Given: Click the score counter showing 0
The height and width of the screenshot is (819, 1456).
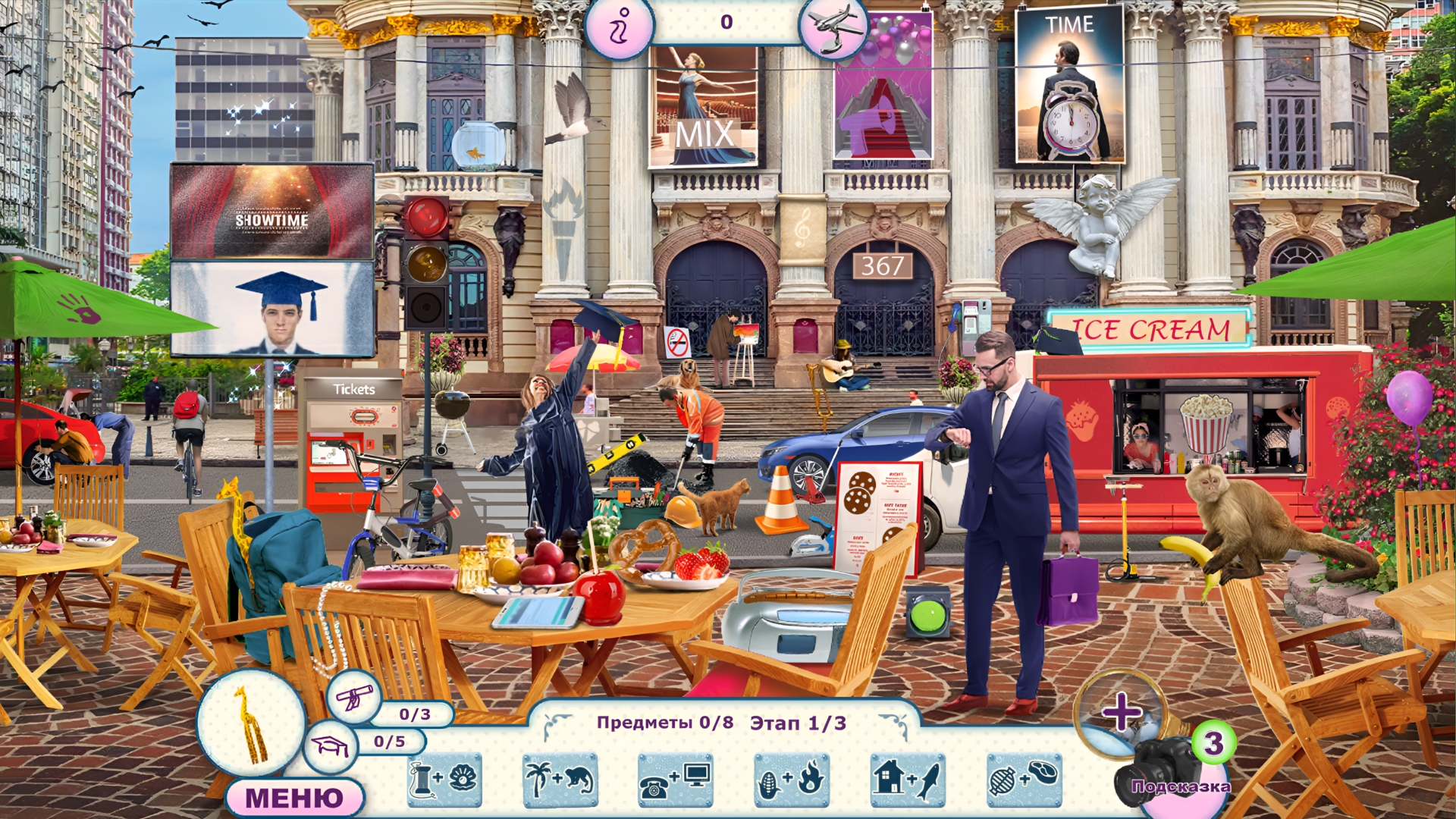Looking at the screenshot, I should (726, 23).
